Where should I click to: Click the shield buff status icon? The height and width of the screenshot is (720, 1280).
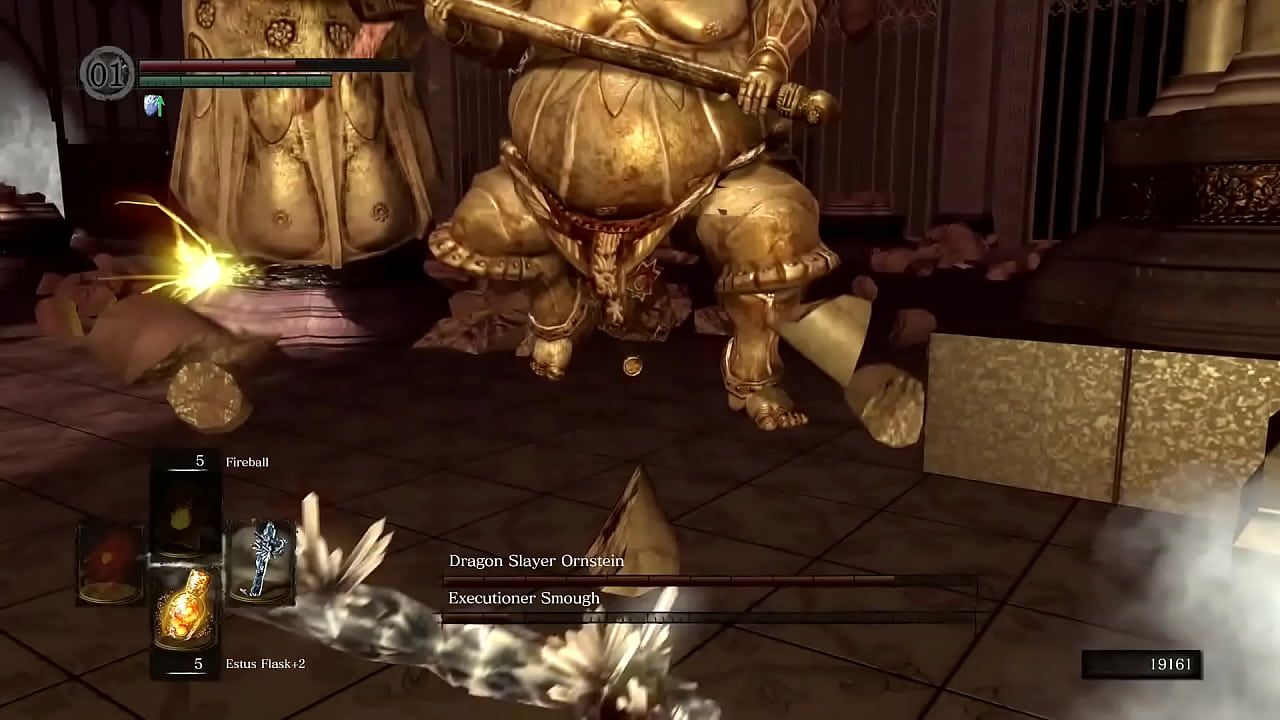pos(154,105)
